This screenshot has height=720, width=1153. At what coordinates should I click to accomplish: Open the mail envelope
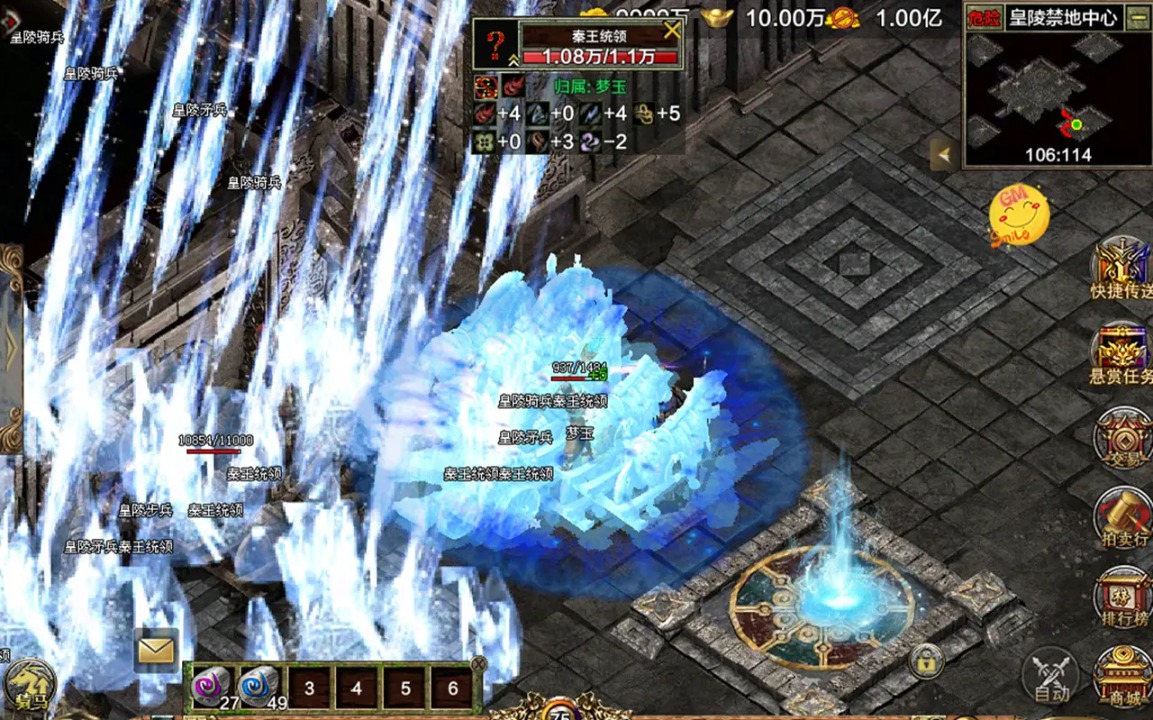click(156, 651)
